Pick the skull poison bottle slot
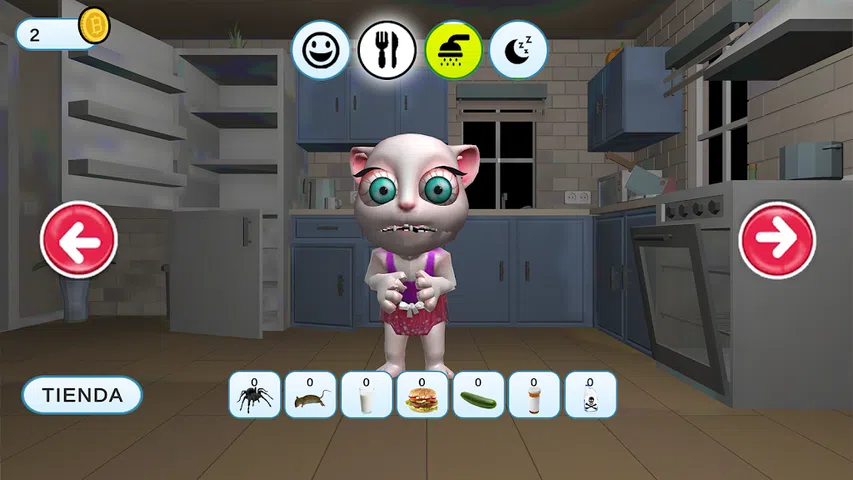Screen dimensions: 853x480 point(590,395)
